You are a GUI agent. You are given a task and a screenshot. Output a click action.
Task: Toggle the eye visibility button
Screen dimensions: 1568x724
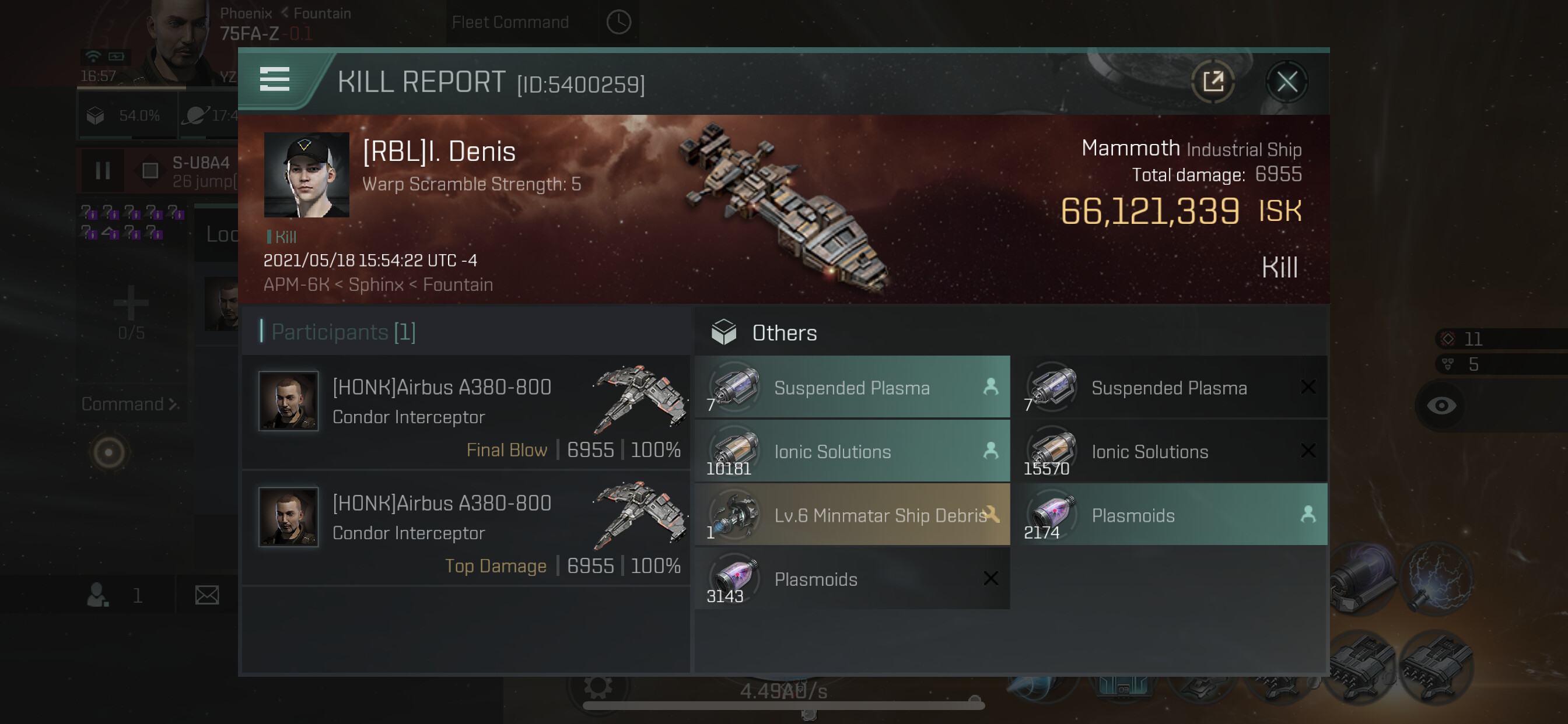pyautogui.click(x=1441, y=406)
